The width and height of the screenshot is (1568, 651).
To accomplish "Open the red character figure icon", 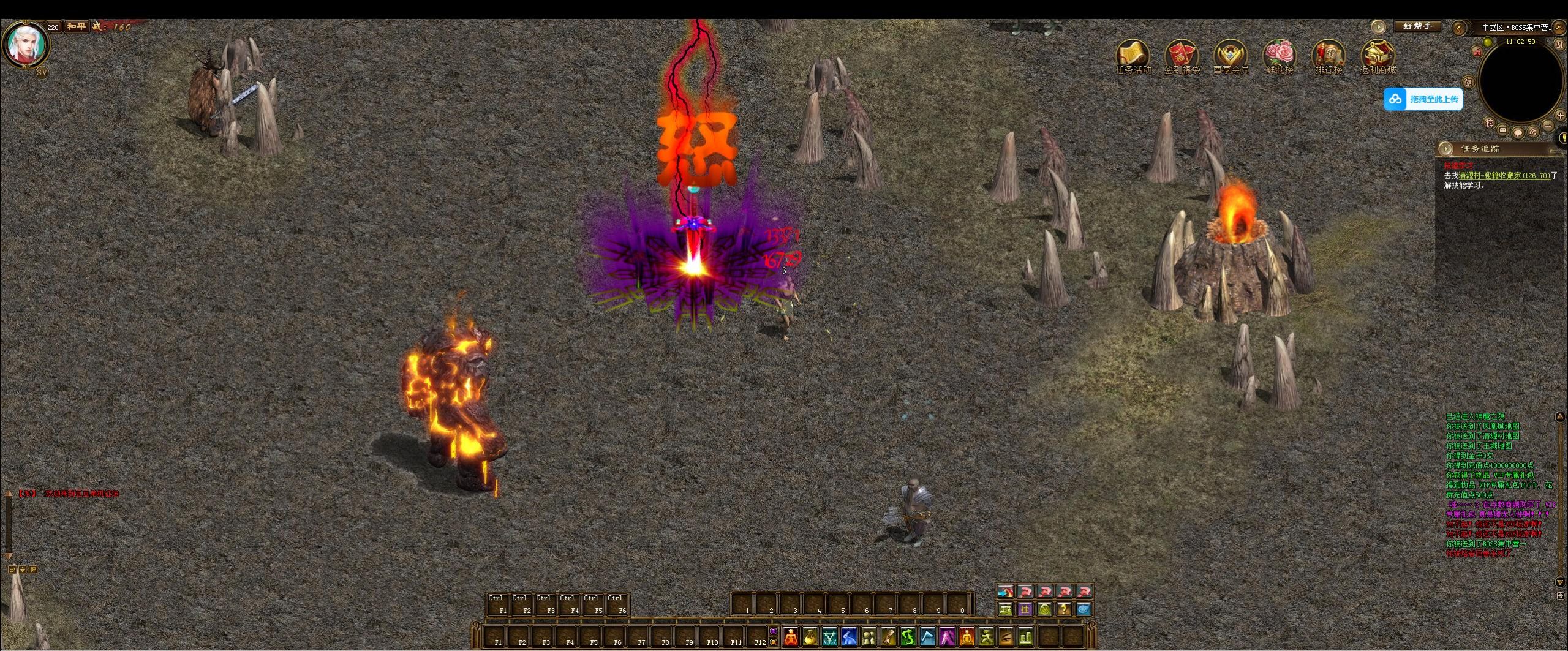I will pyautogui.click(x=791, y=638).
